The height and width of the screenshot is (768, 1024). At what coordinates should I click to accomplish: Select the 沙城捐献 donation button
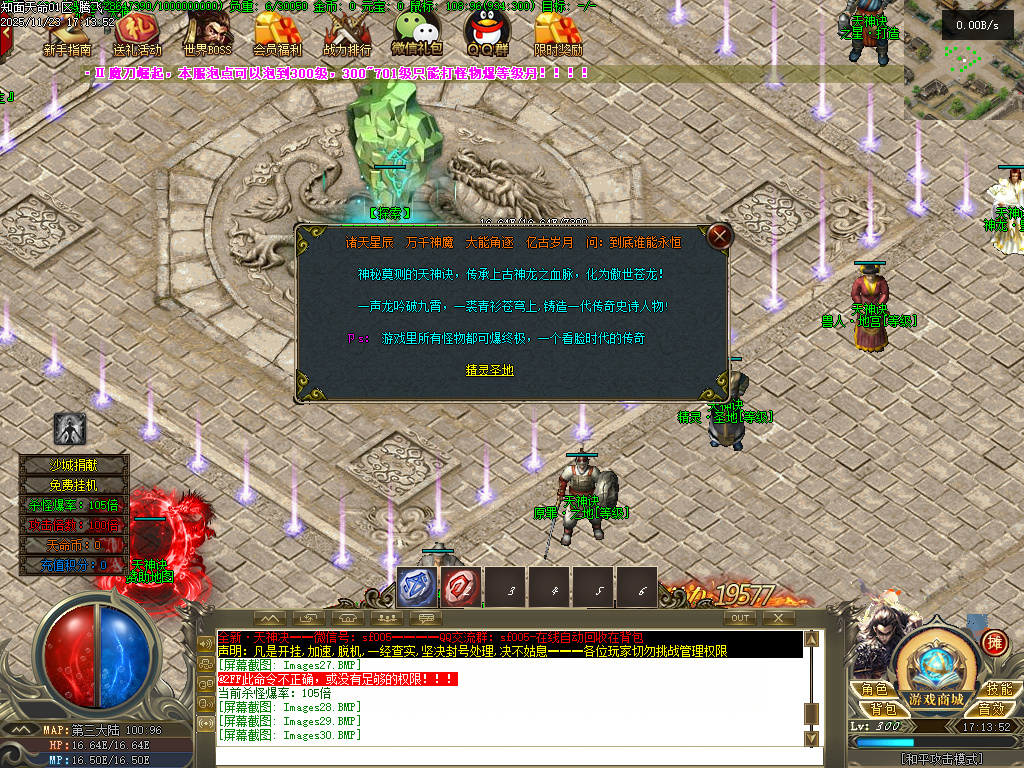pos(75,464)
